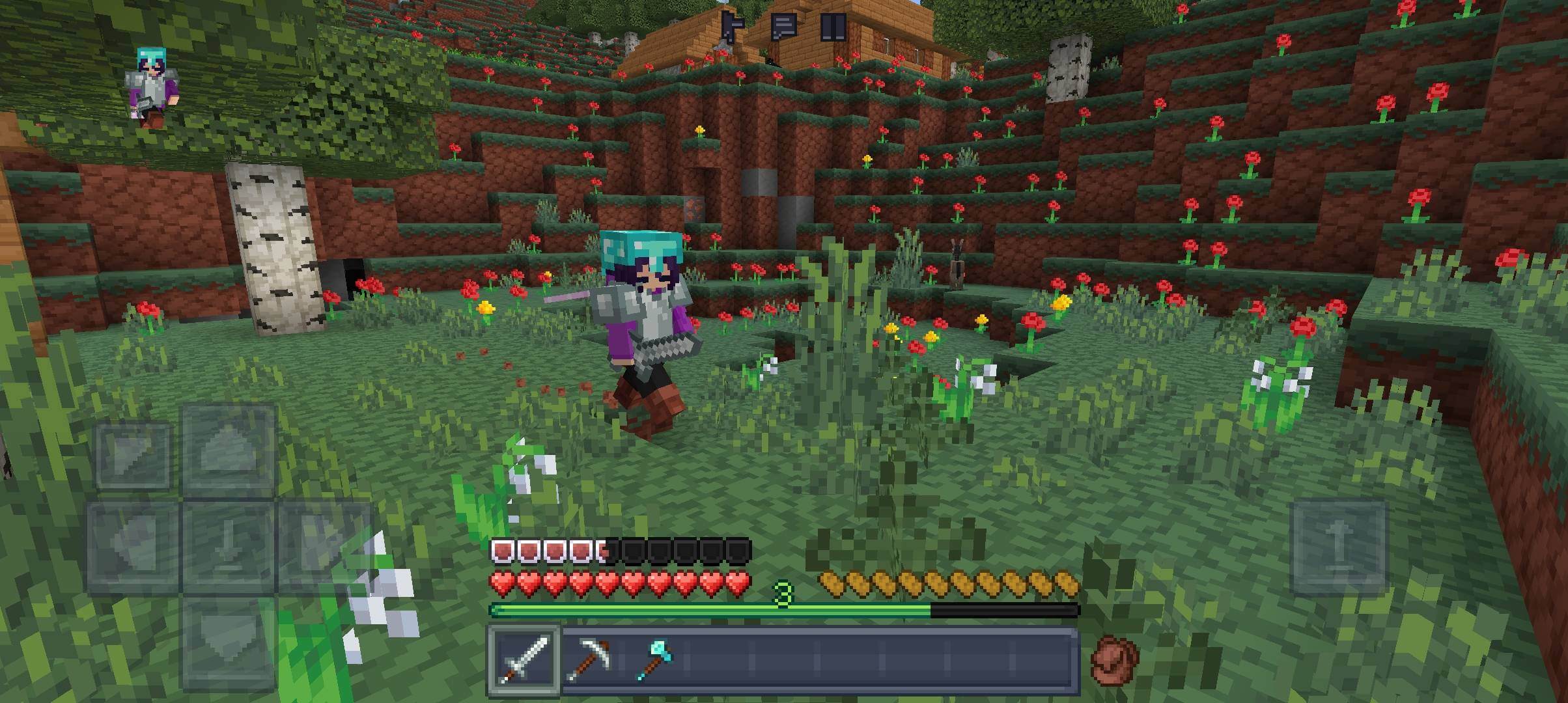Select the diamond axe hotbar slot

(652, 659)
